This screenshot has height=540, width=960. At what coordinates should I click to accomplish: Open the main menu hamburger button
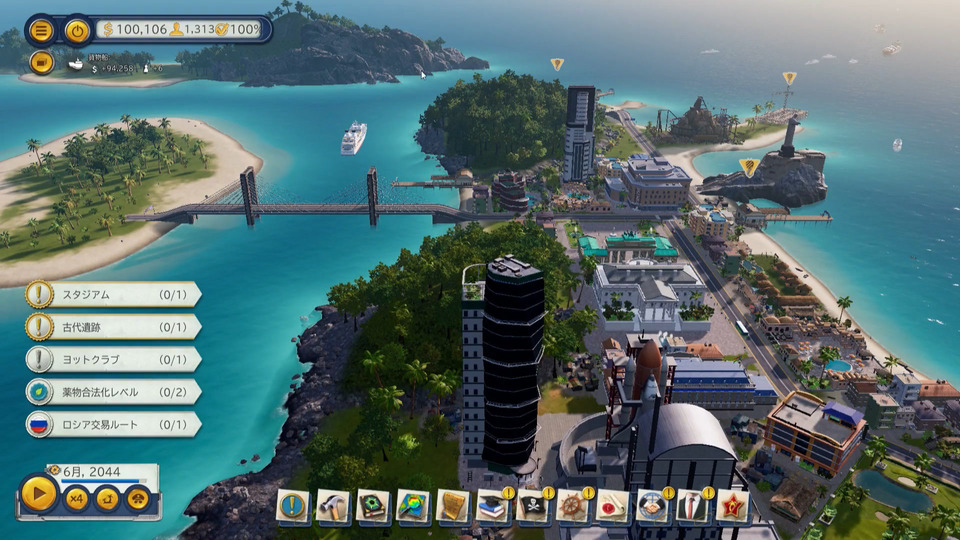click(x=40, y=29)
